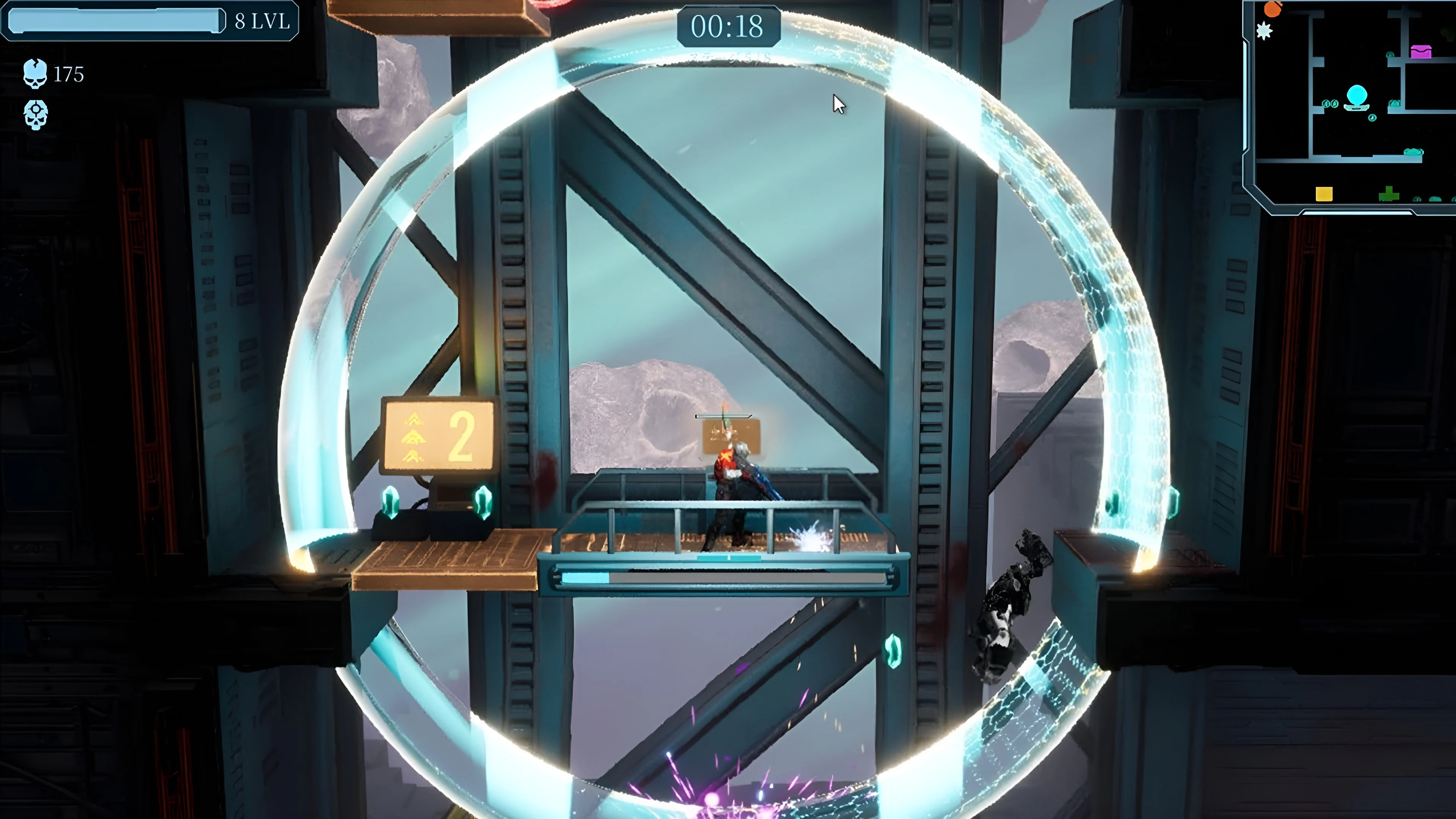Image resolution: width=1456 pixels, height=819 pixels.
Task: Click the 00:18 countdown timer banner
Action: coord(729,27)
